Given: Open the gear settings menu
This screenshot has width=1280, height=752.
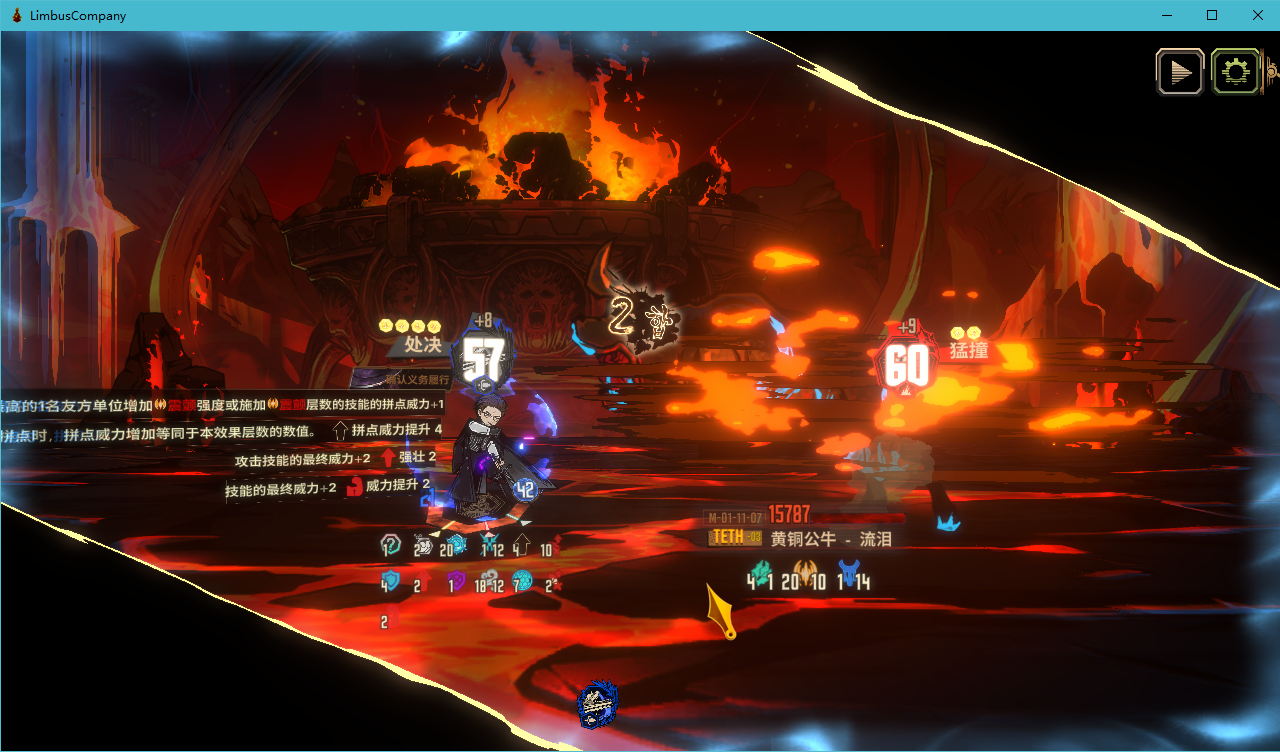Looking at the screenshot, I should [x=1235, y=72].
